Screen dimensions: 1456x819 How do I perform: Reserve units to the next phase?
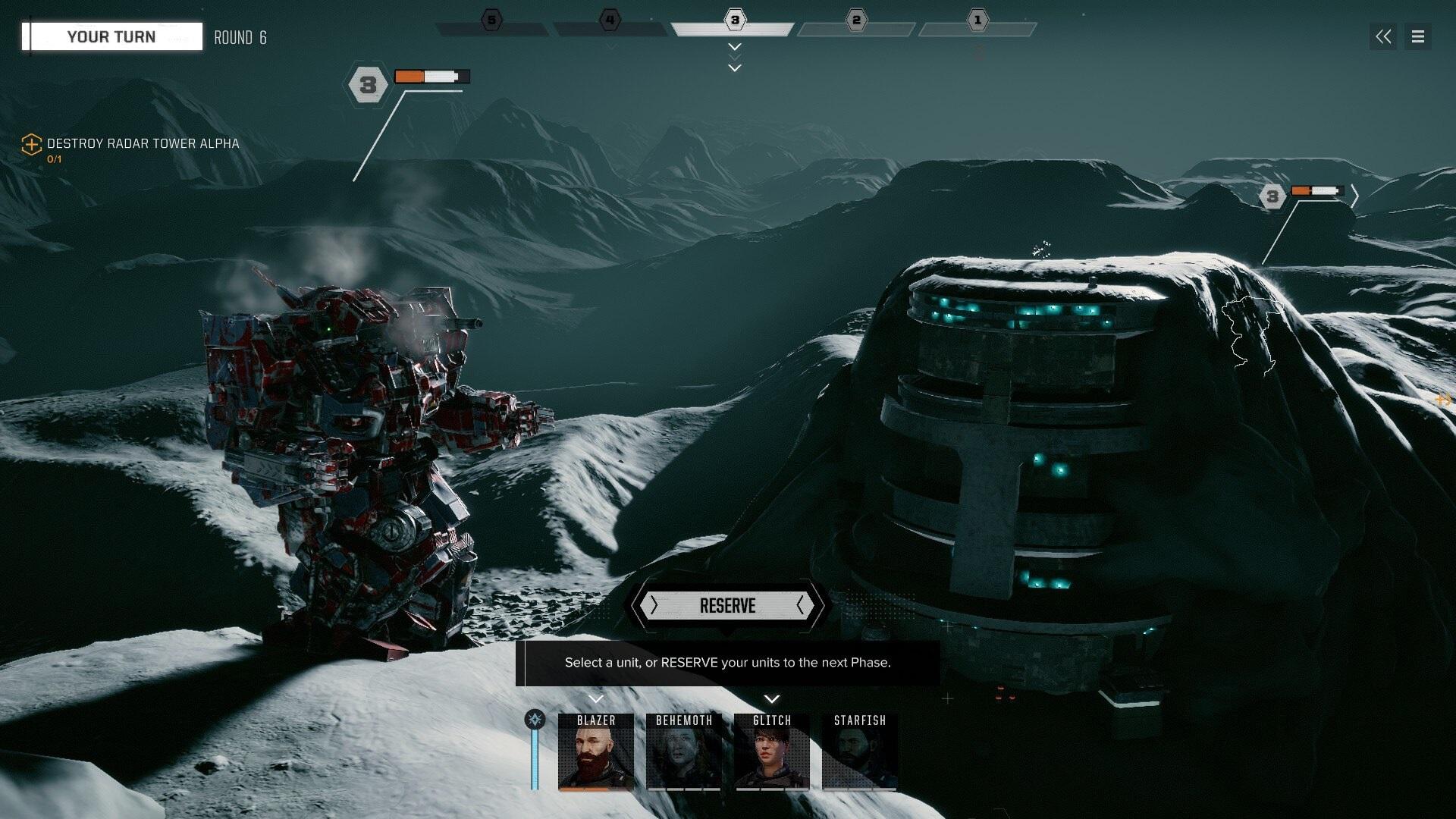(x=727, y=606)
